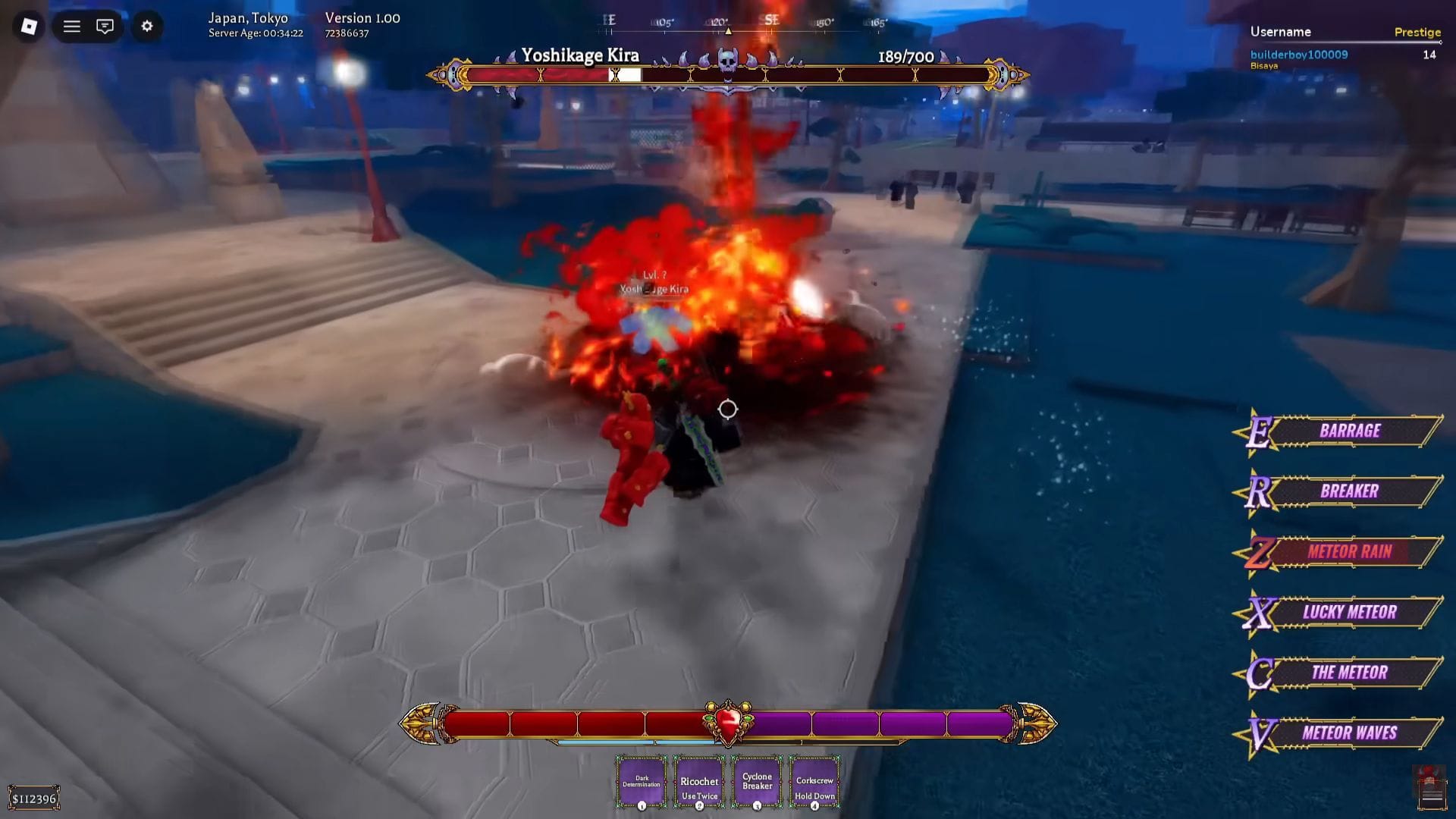Image resolution: width=1456 pixels, height=819 pixels.
Task: Toggle the hamburger menu panel
Action: click(x=70, y=26)
